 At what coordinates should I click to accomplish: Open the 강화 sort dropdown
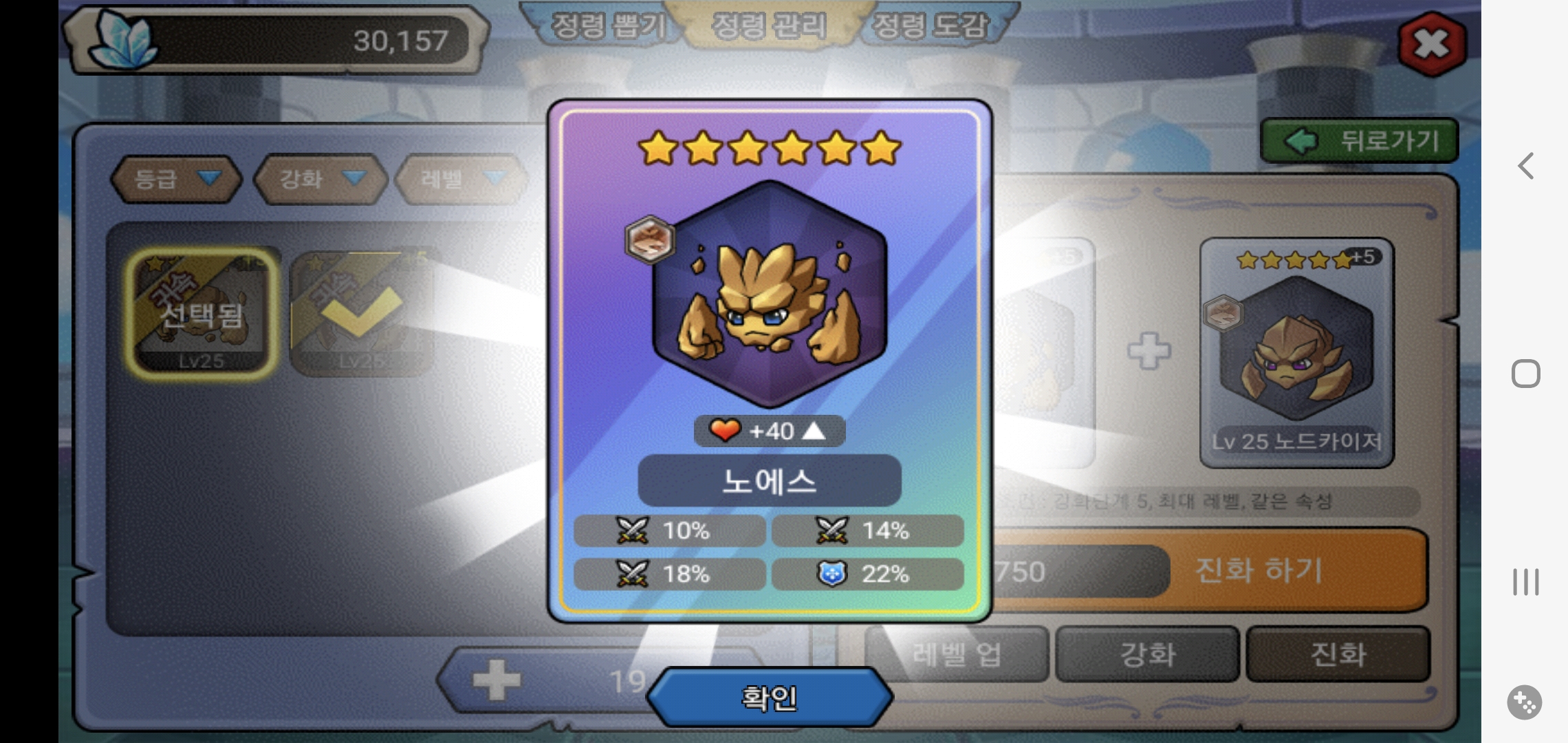click(320, 179)
